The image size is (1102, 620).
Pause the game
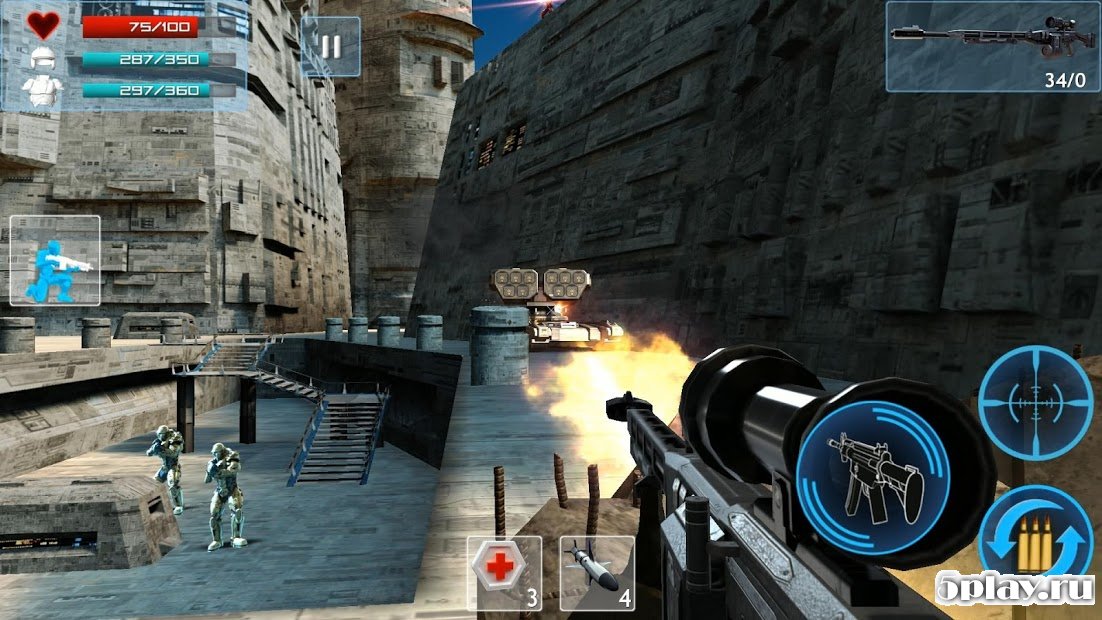point(330,47)
